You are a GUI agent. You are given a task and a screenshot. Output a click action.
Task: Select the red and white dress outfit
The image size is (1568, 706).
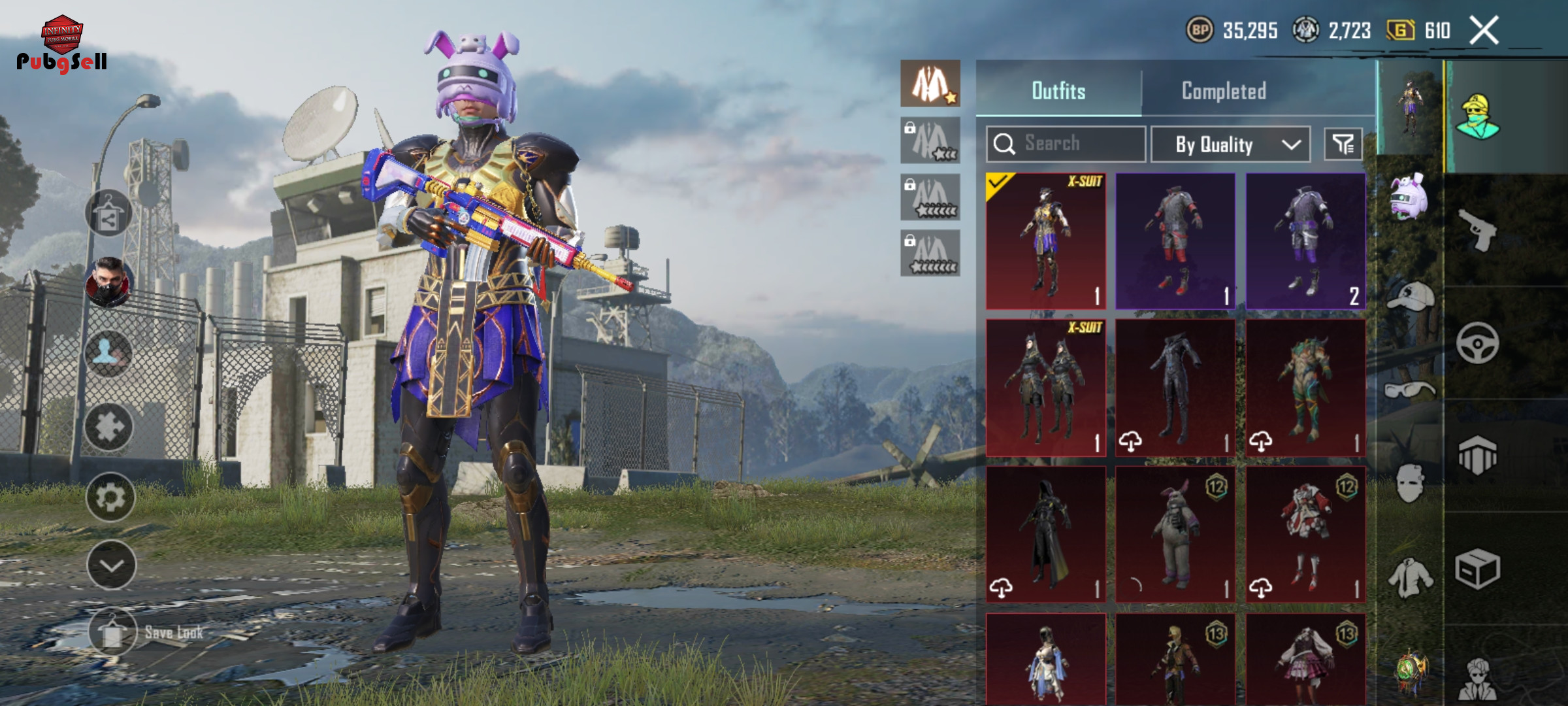(1305, 534)
